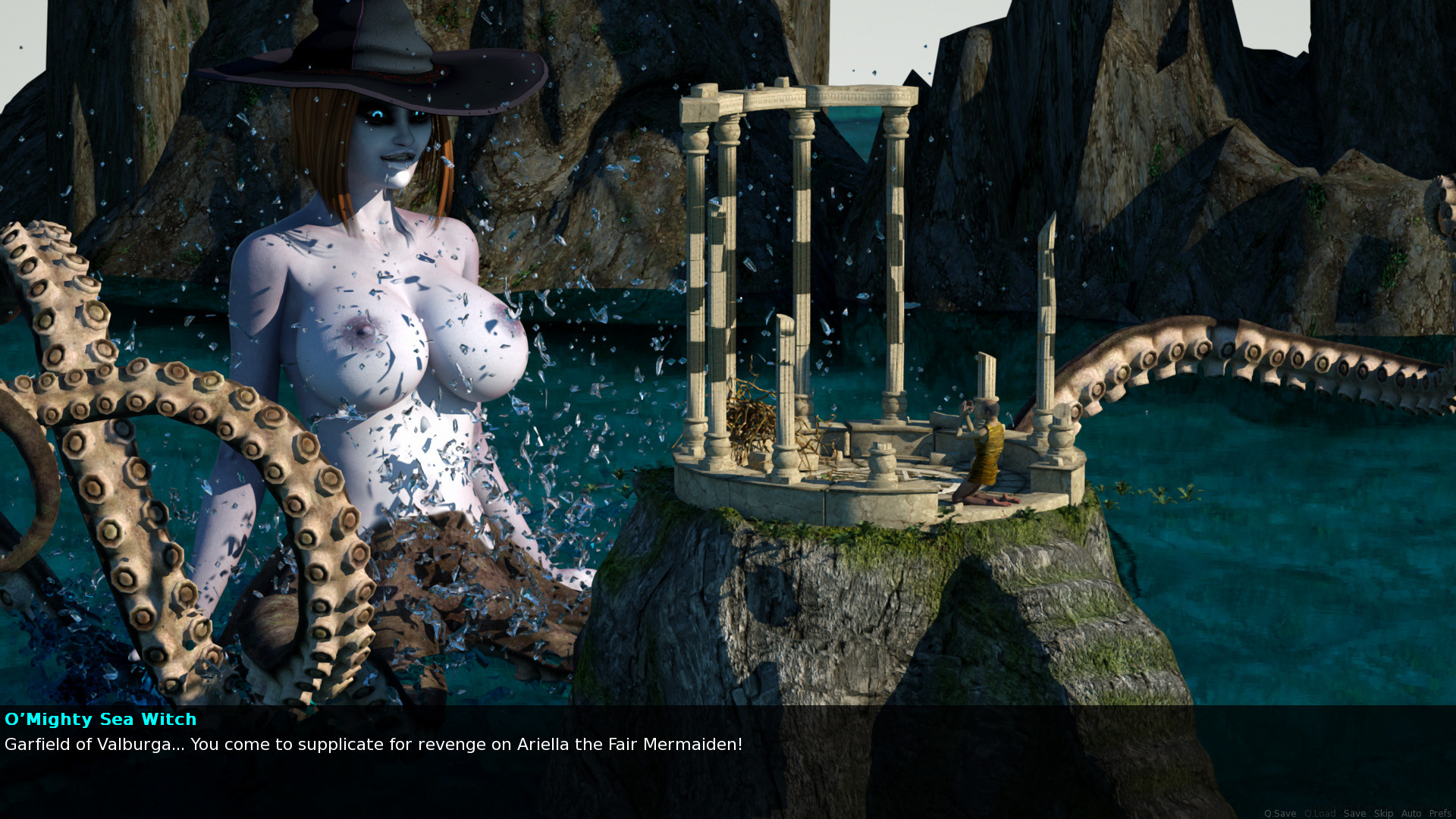Click the Q.Save quick save option
Viewport: 1456px width, 819px height.
click(1282, 813)
